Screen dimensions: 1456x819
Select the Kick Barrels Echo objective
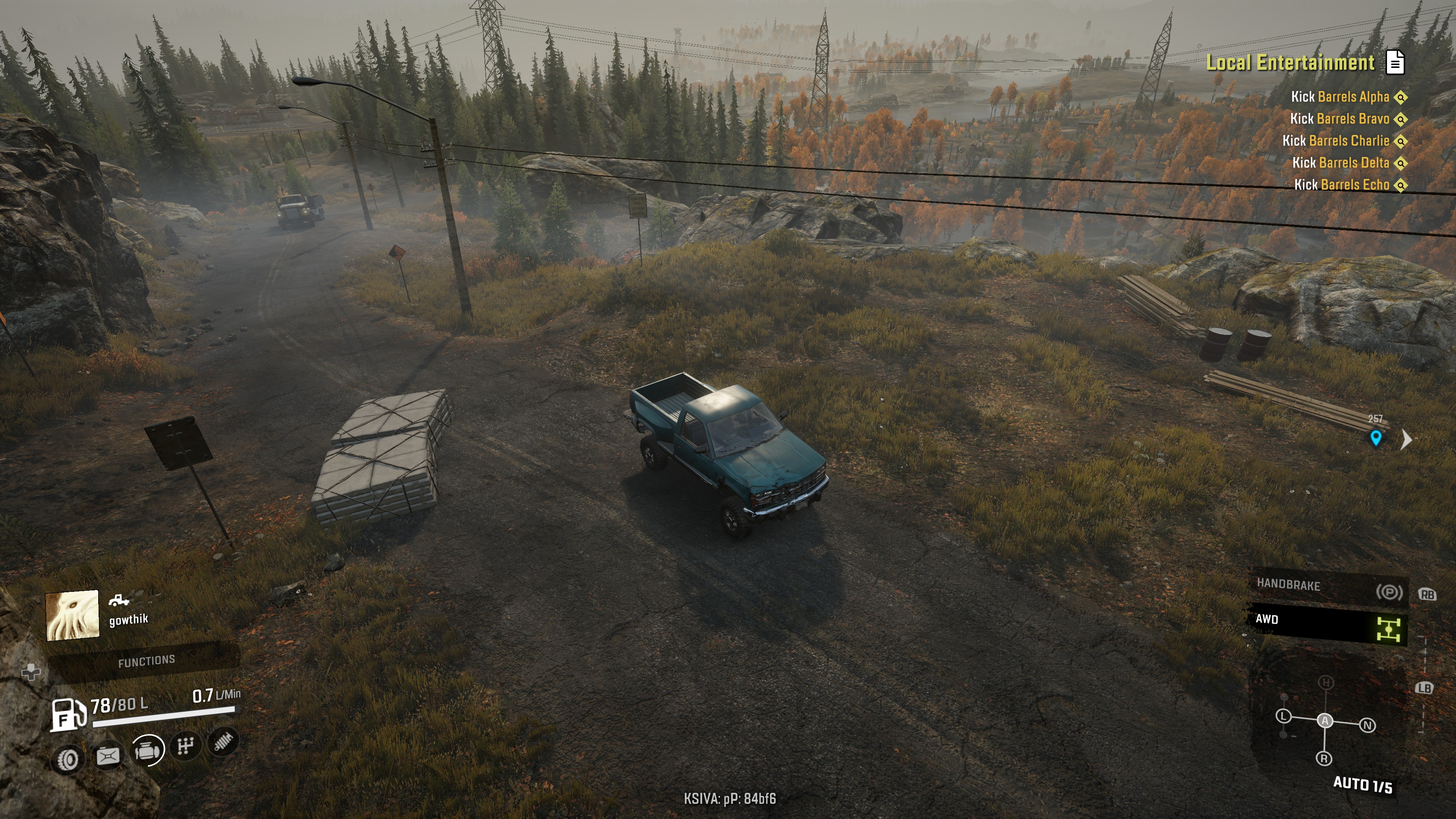coord(1341,185)
